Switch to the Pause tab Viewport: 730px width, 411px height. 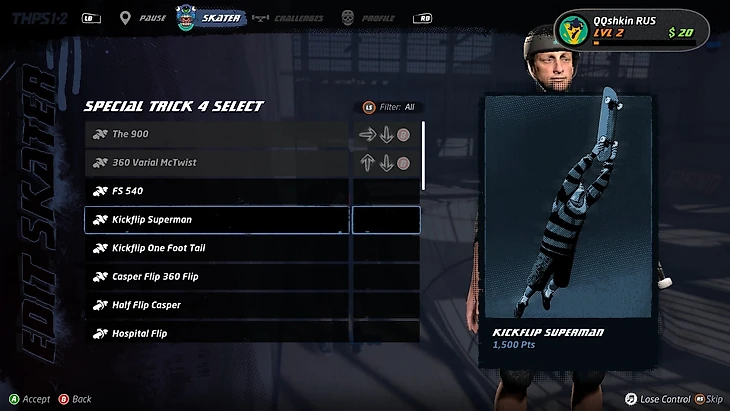[143, 18]
